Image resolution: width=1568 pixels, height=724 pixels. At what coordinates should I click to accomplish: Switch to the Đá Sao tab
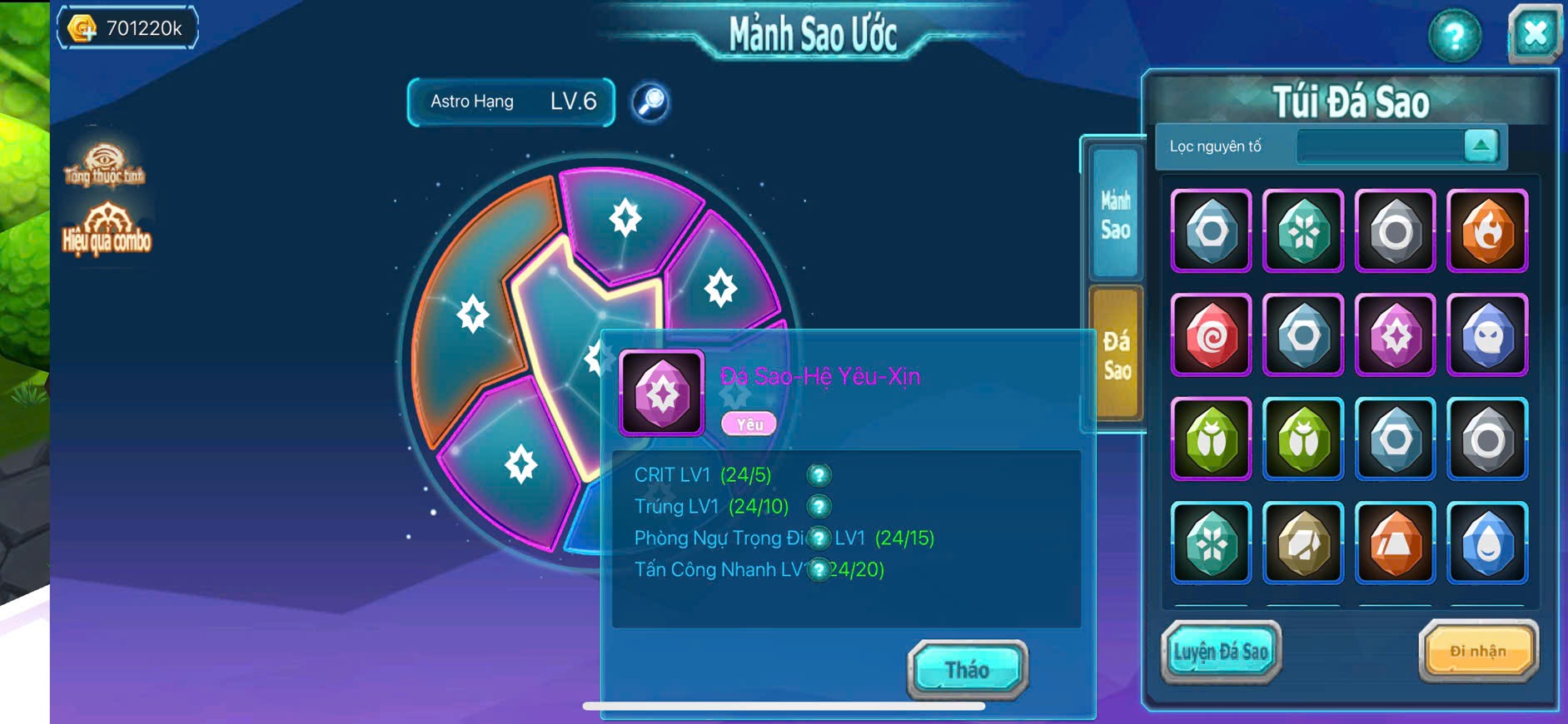coord(1116,354)
